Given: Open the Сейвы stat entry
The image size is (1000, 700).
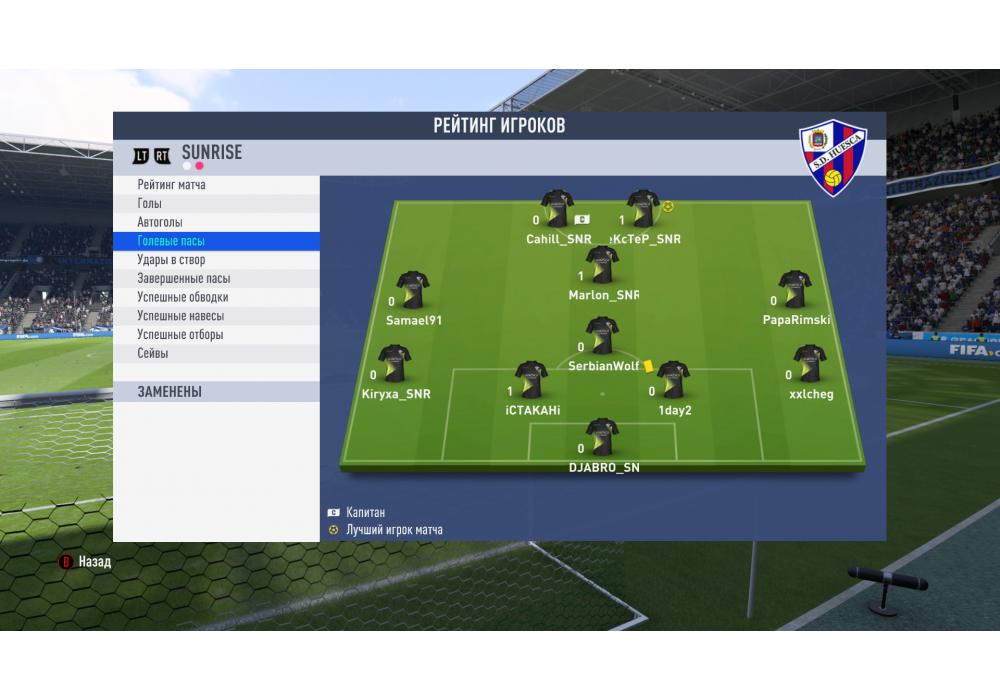Looking at the screenshot, I should (216, 353).
